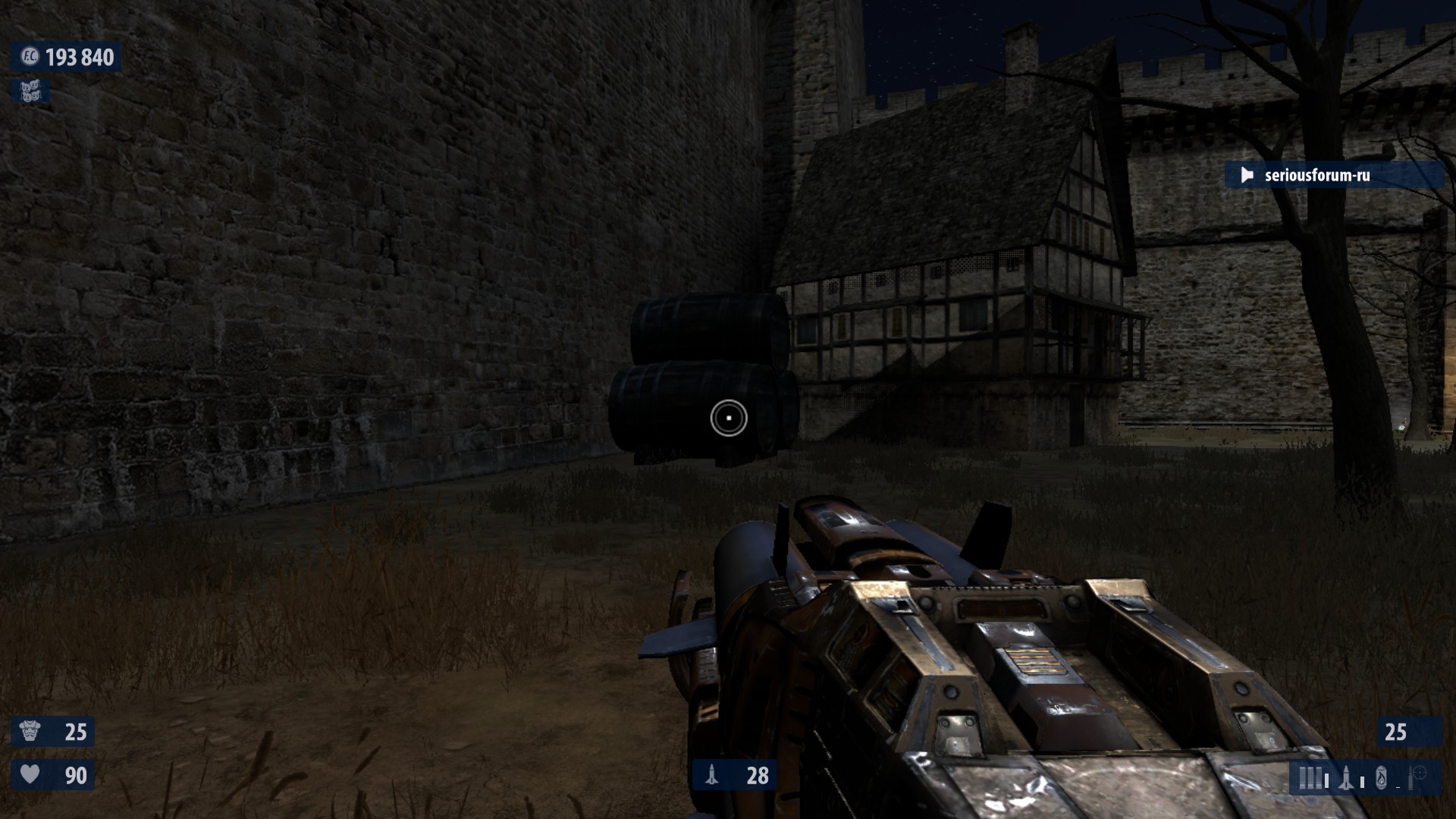This screenshot has height=819, width=1456.
Task: Pick the flame canister ammo icon
Action: point(1381,778)
